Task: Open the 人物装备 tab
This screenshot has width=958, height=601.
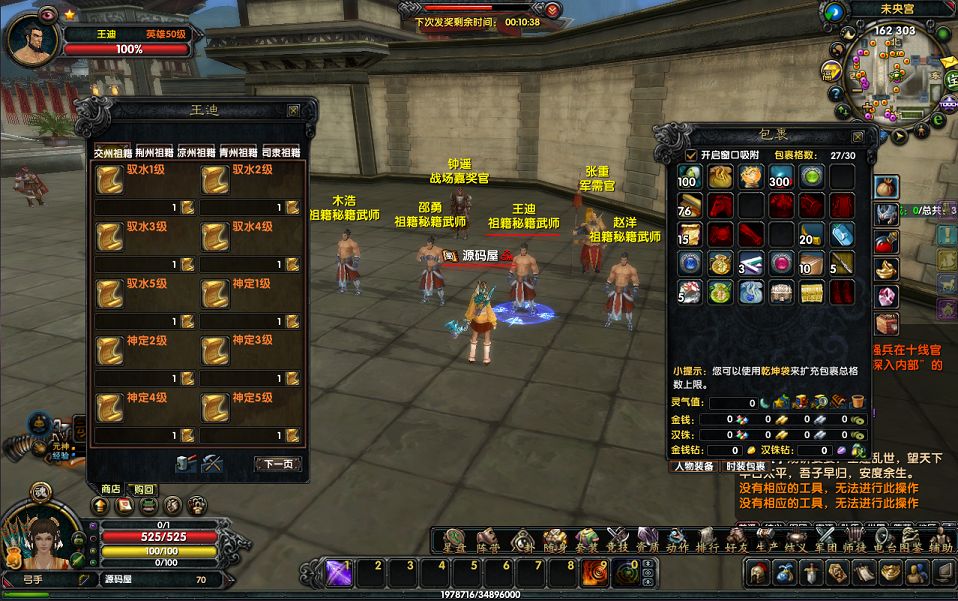Action: (693, 466)
